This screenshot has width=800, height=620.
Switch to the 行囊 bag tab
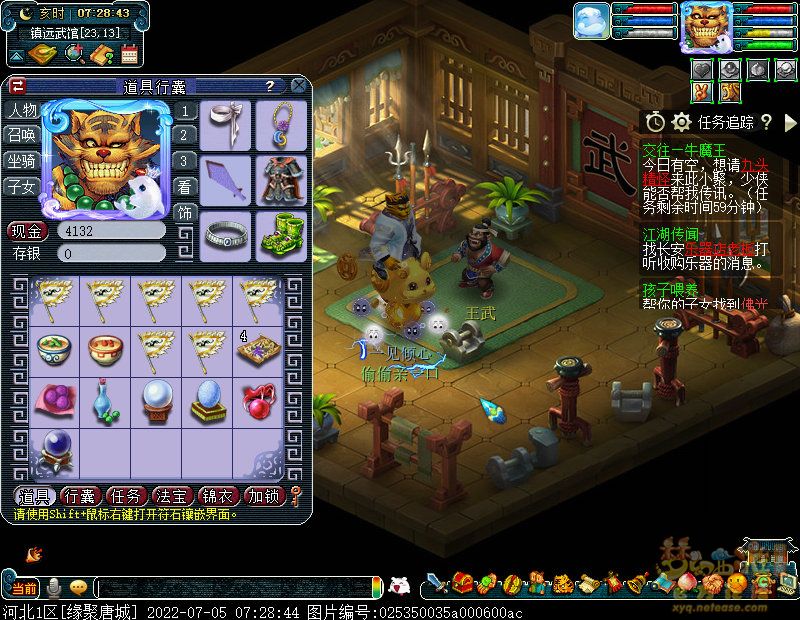click(81, 496)
